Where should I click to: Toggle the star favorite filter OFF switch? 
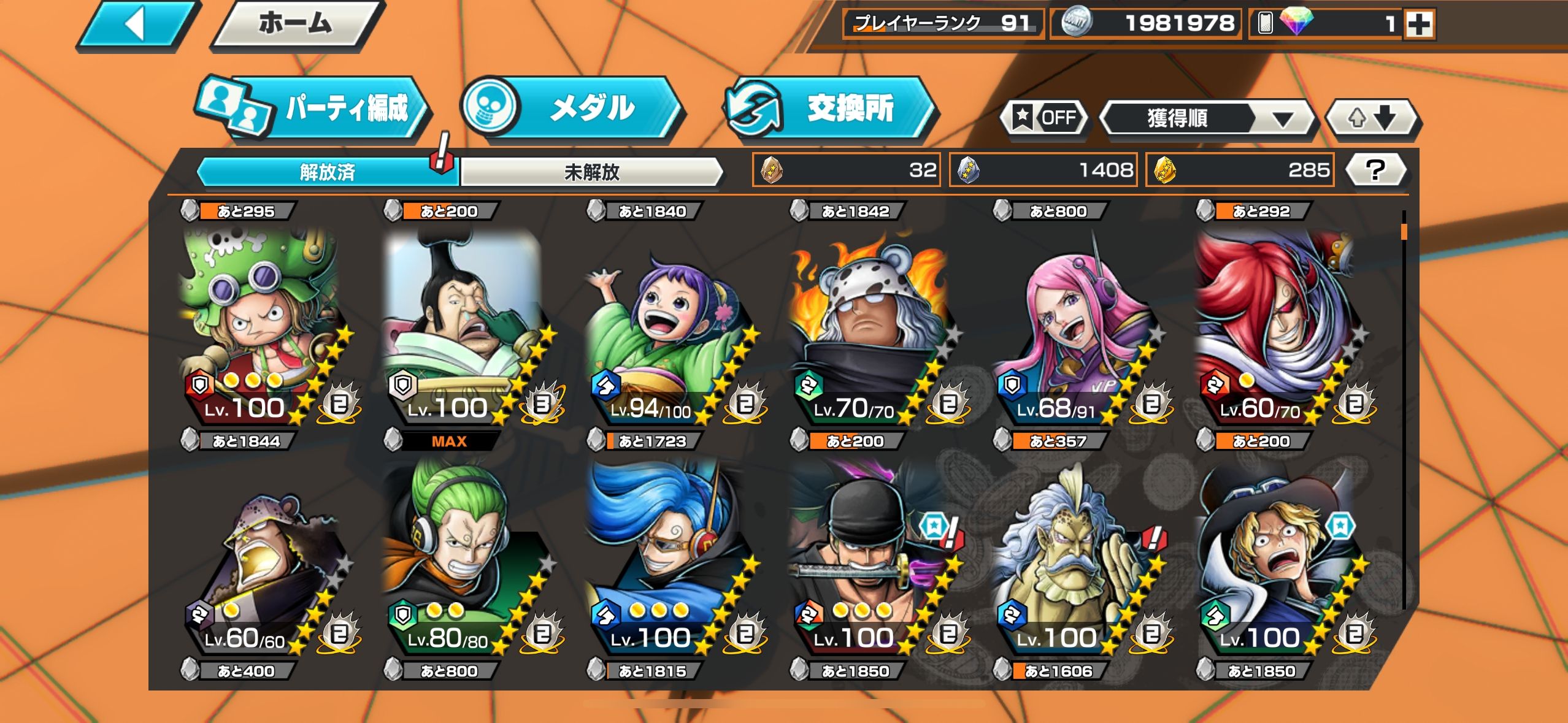tap(1045, 117)
